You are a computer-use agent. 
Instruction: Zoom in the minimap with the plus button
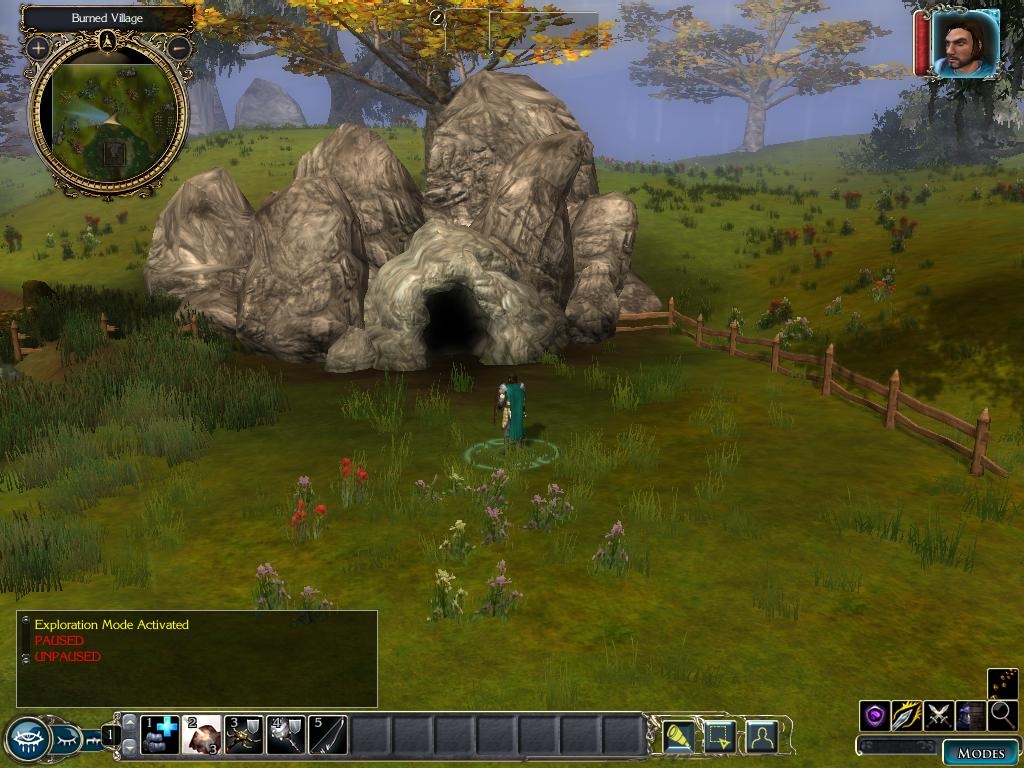coord(38,47)
